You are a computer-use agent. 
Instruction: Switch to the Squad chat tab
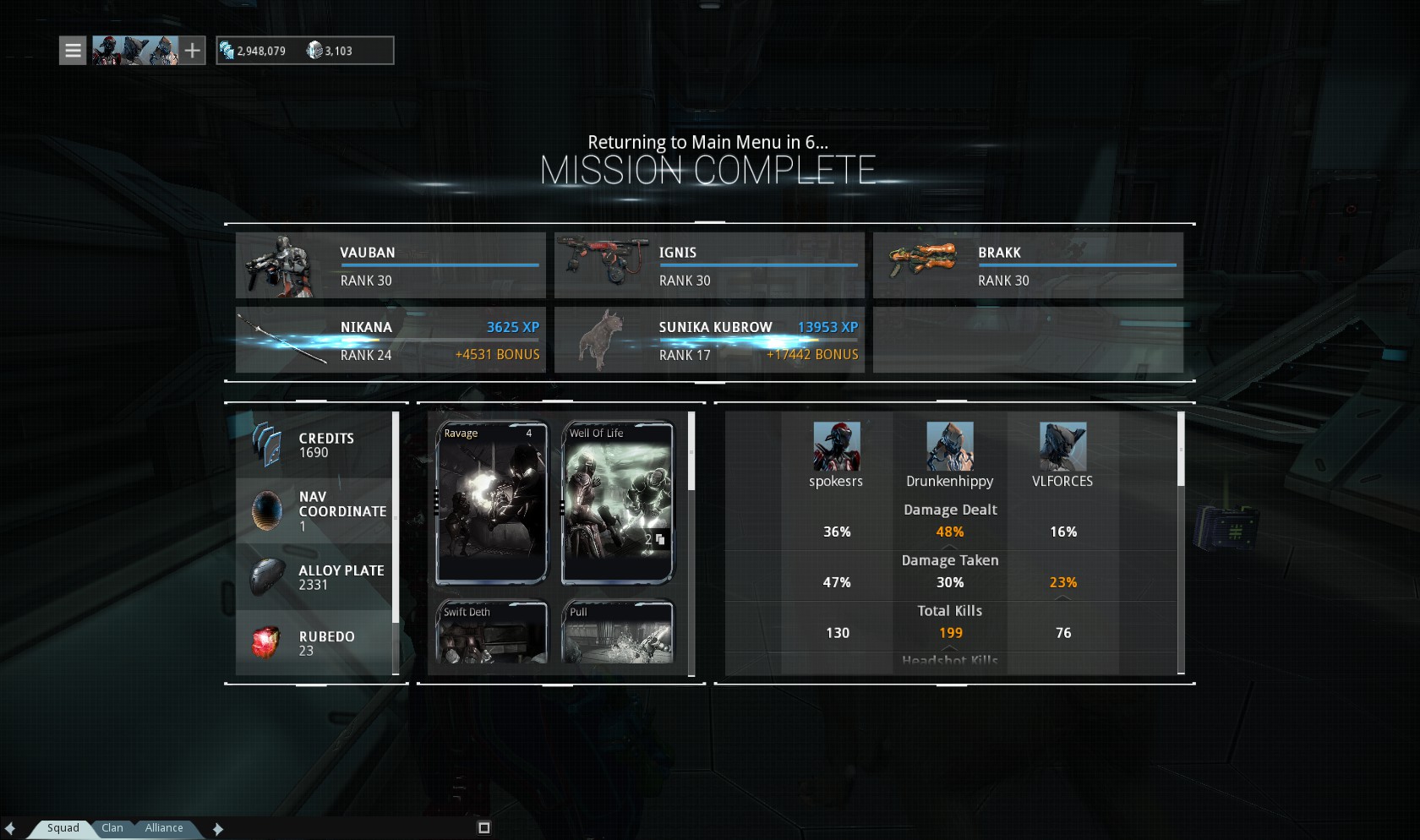point(63,828)
